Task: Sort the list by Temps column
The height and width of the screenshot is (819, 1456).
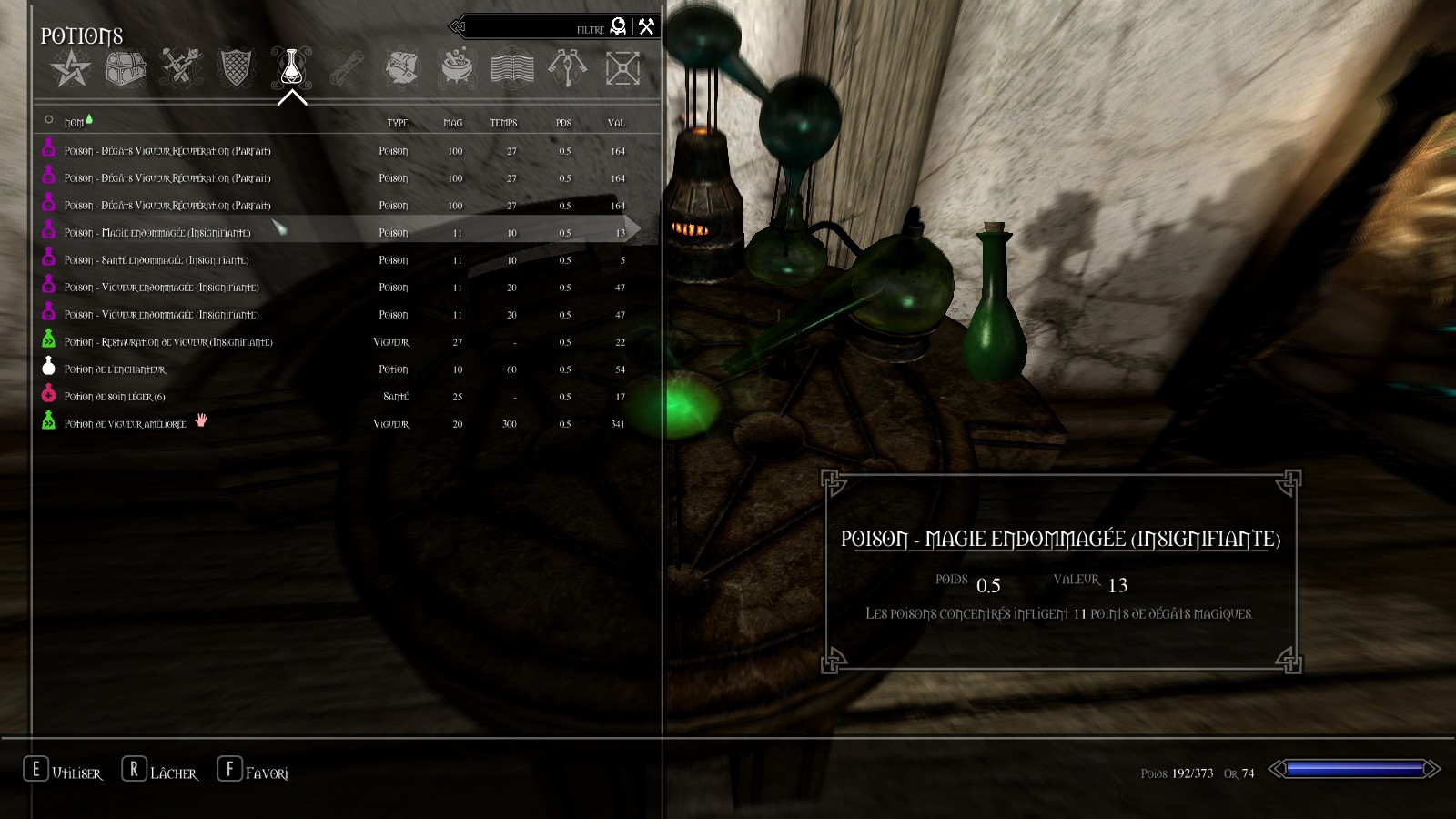Action: [x=503, y=123]
